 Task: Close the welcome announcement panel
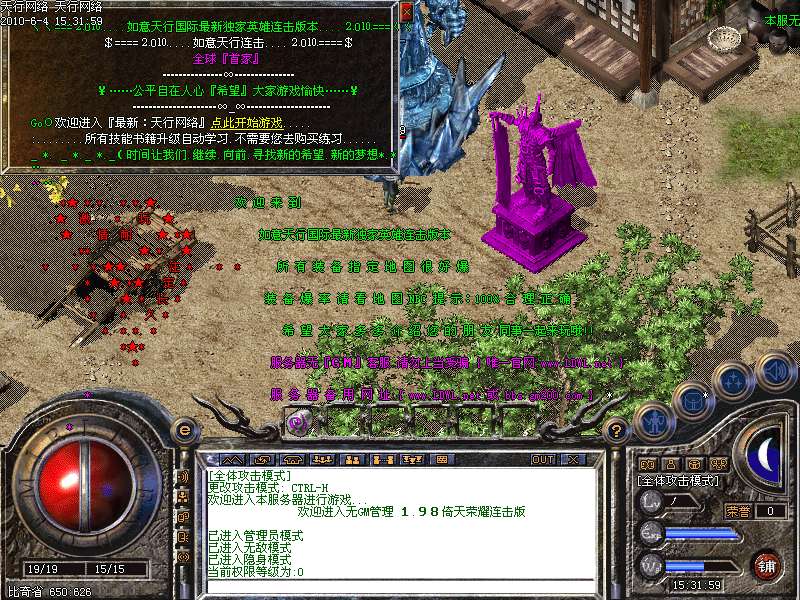click(405, 12)
